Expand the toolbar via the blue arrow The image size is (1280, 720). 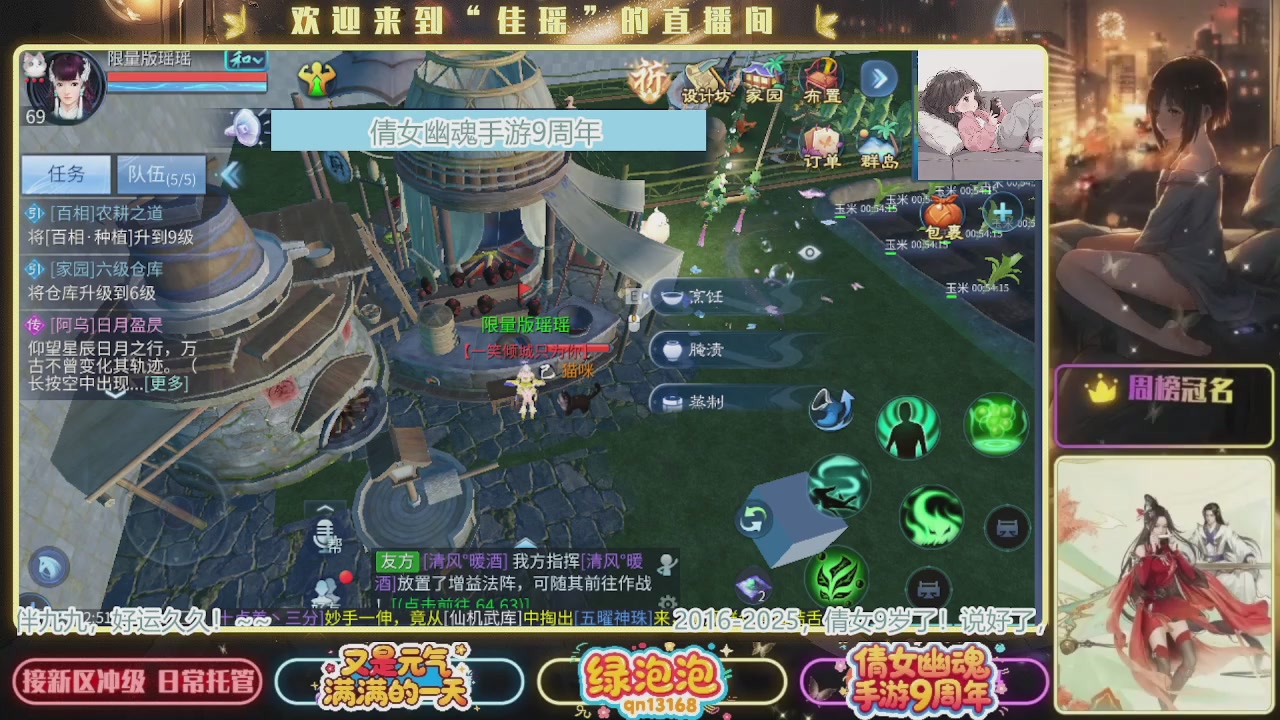coord(877,79)
